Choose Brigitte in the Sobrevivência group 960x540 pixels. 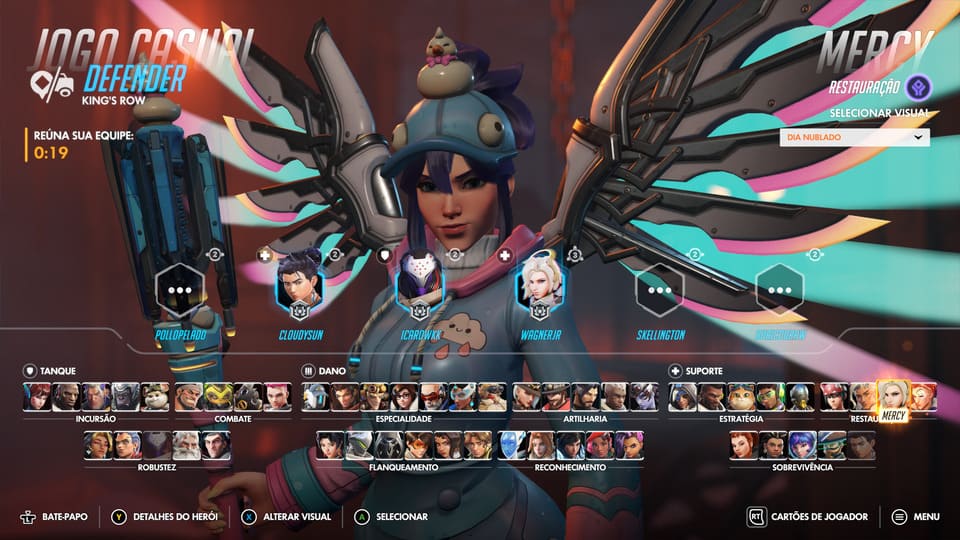point(742,445)
